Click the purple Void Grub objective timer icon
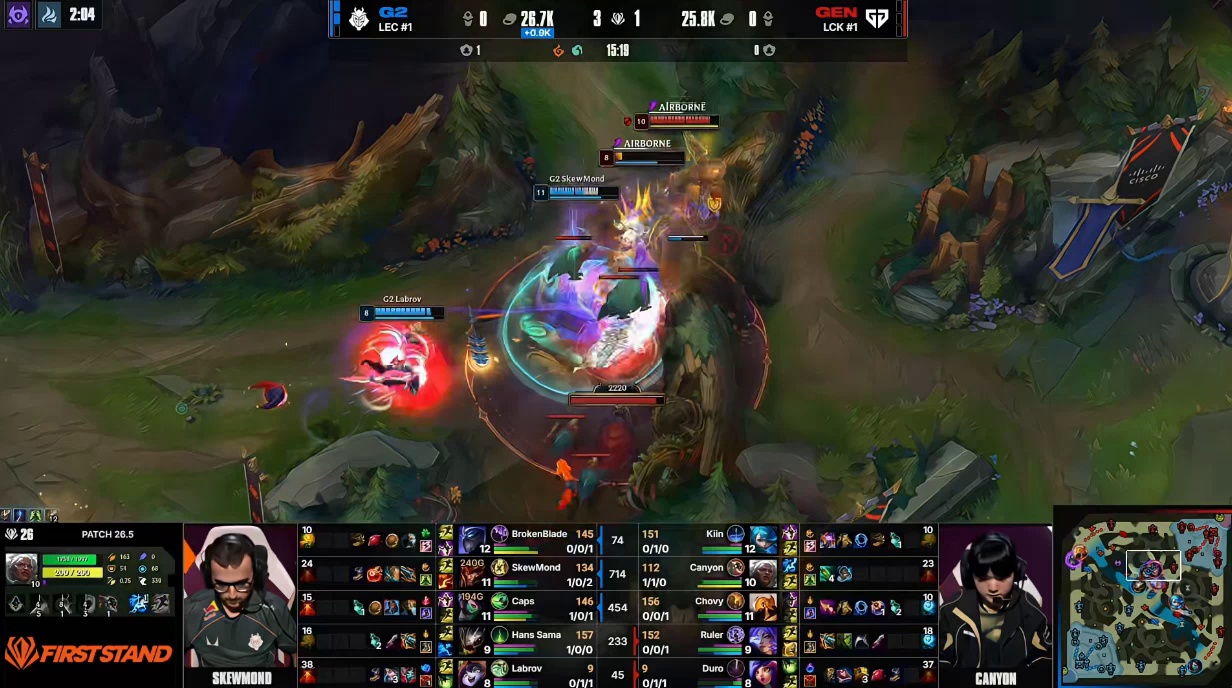This screenshot has height=688, width=1232. tap(18, 15)
